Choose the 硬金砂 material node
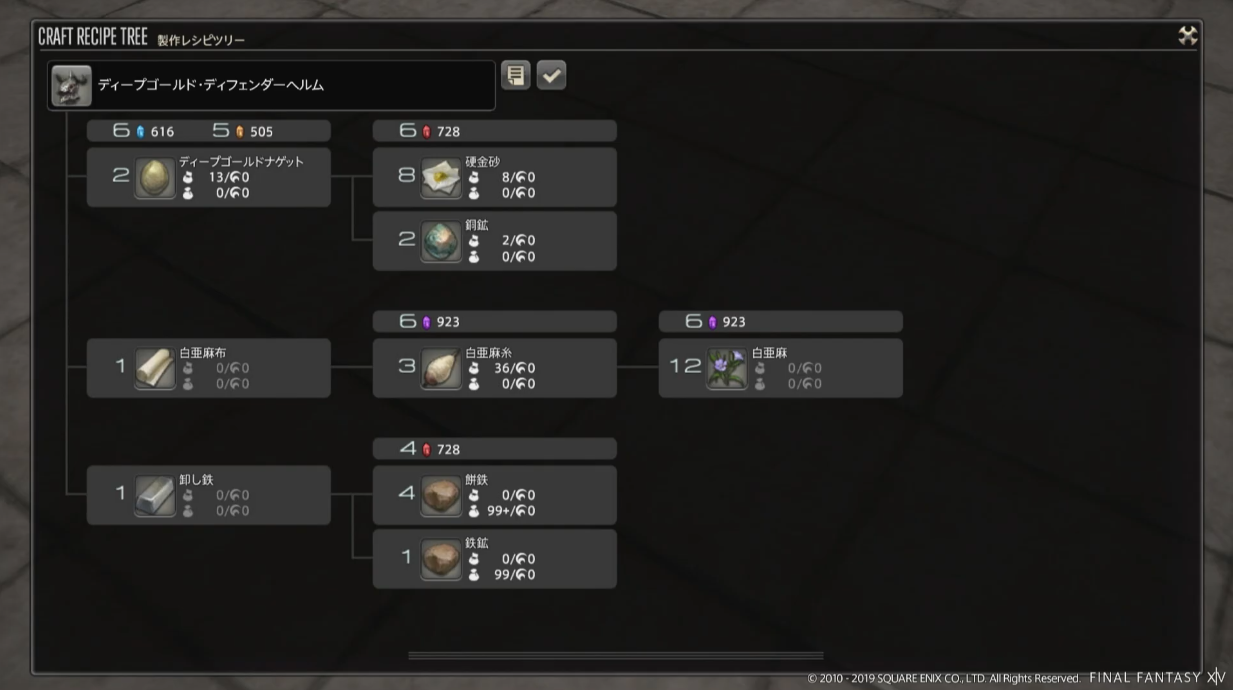1233x690 pixels. coord(494,177)
